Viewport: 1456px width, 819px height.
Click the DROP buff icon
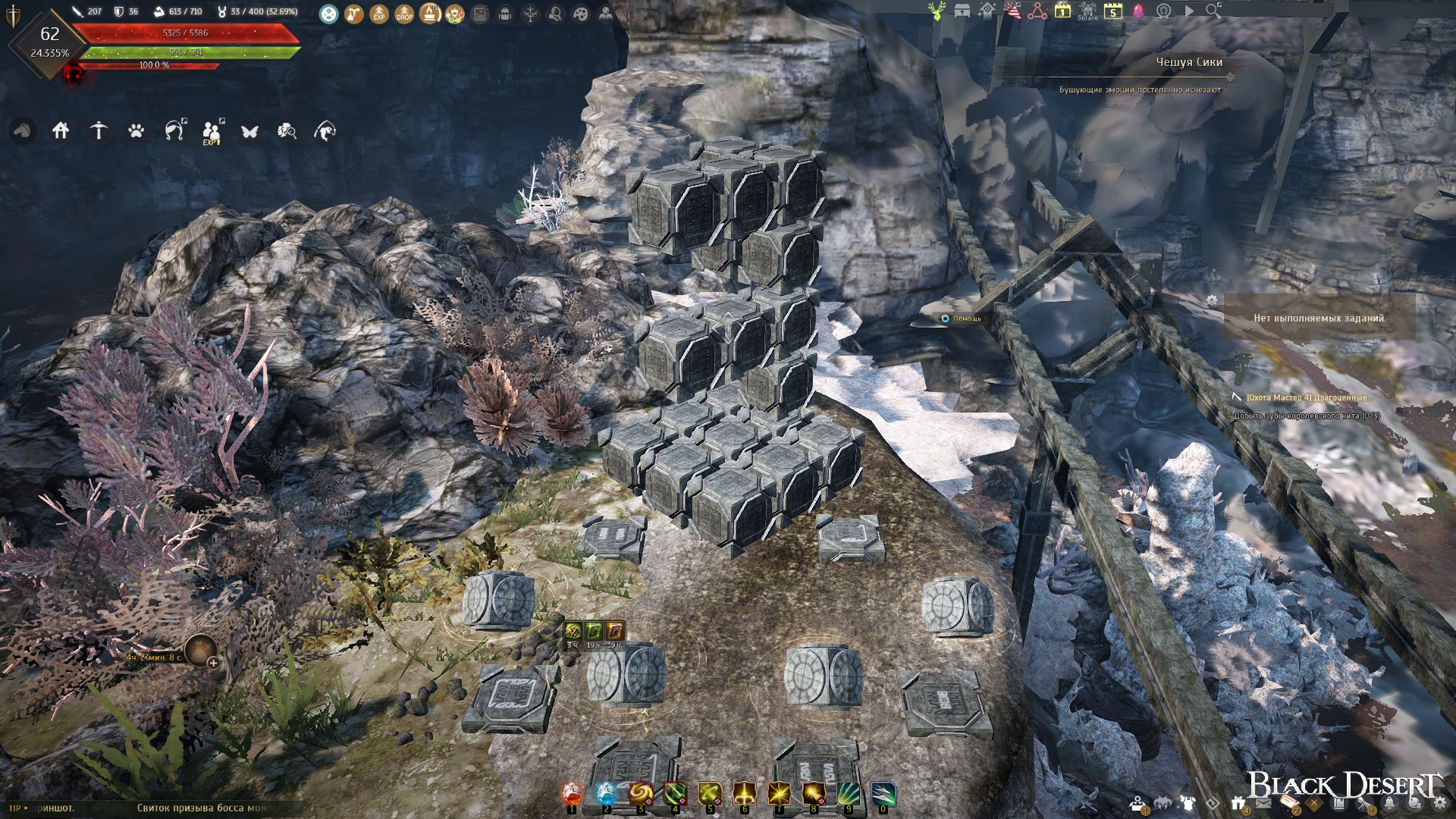click(x=404, y=13)
